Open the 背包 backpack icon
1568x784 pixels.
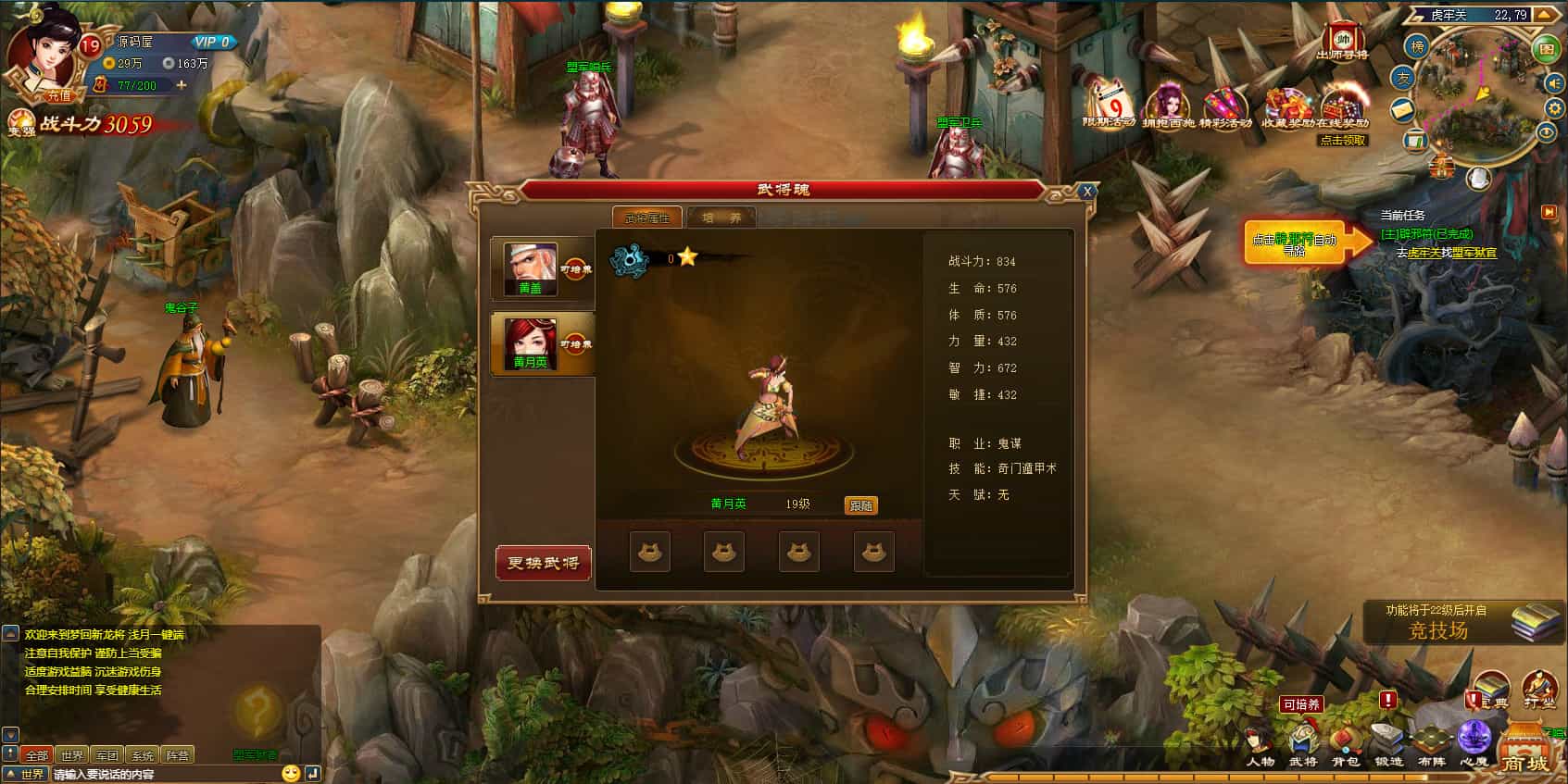pyautogui.click(x=1345, y=740)
